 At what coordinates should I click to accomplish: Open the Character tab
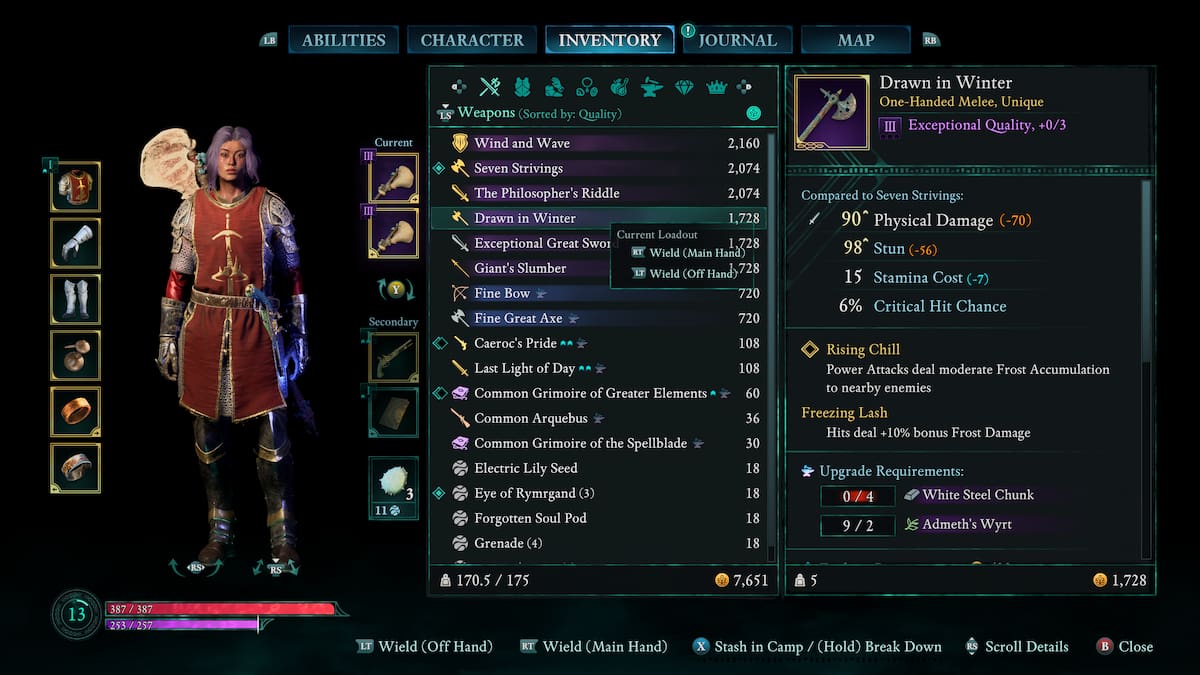(x=472, y=40)
